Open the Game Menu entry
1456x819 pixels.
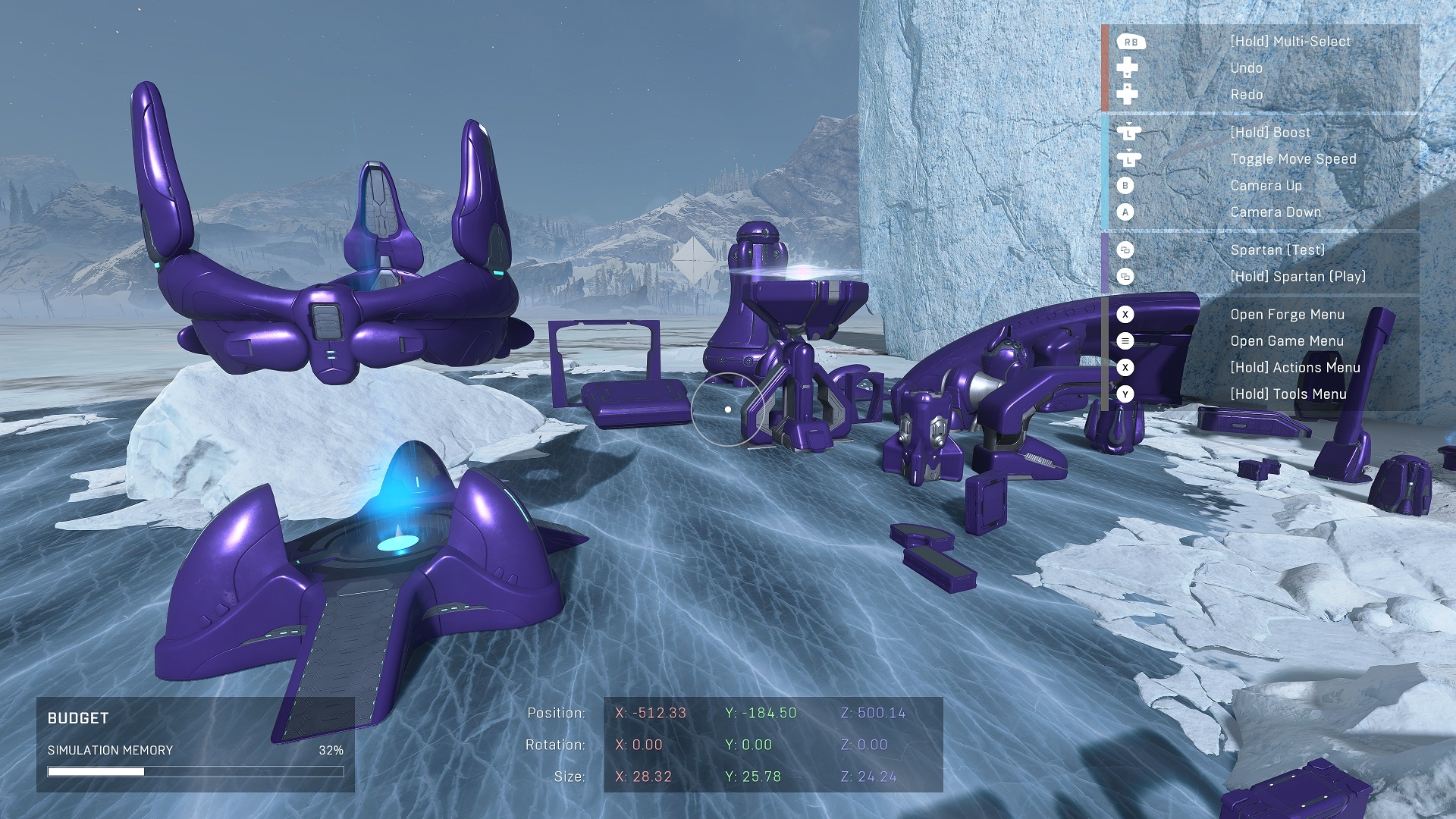click(1288, 341)
